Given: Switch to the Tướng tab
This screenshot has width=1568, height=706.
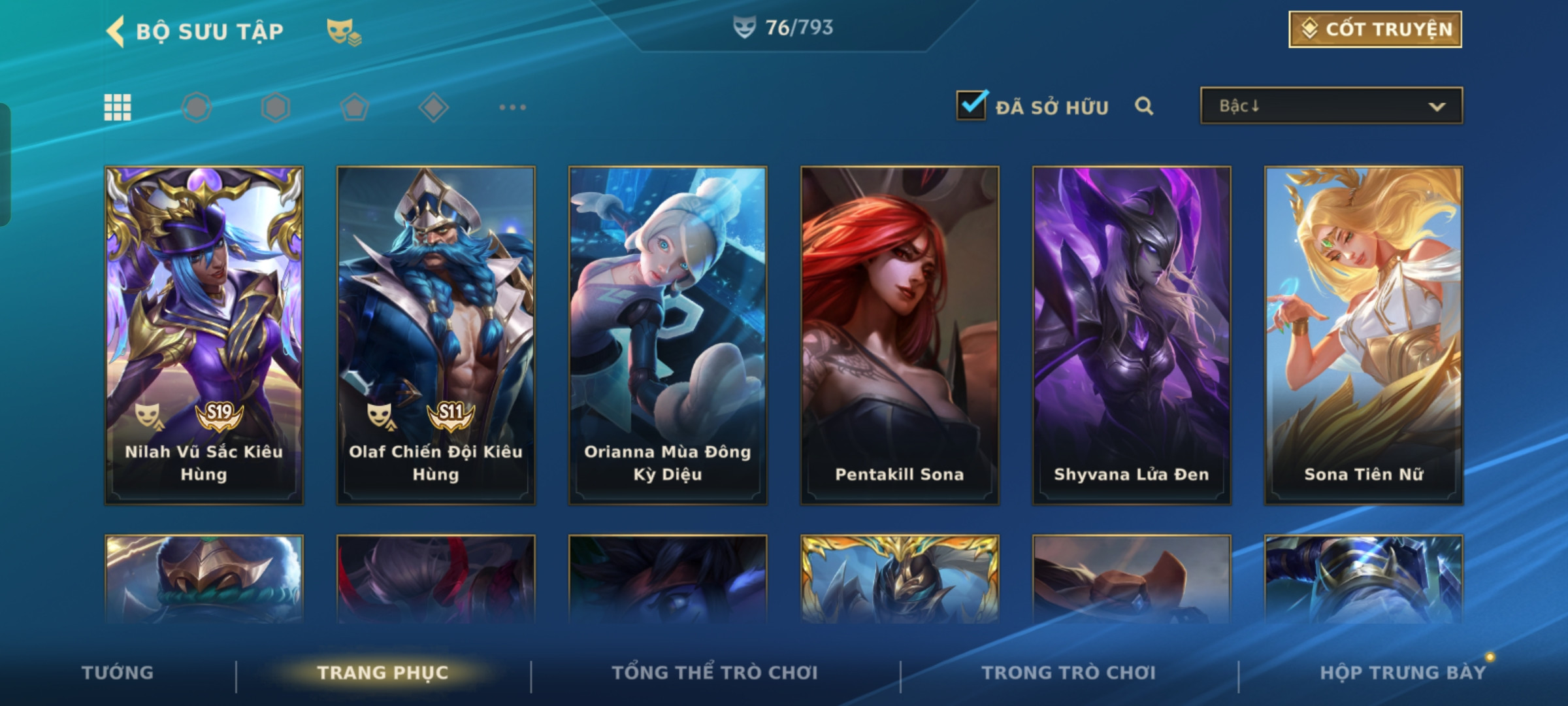Looking at the screenshot, I should point(118,673).
